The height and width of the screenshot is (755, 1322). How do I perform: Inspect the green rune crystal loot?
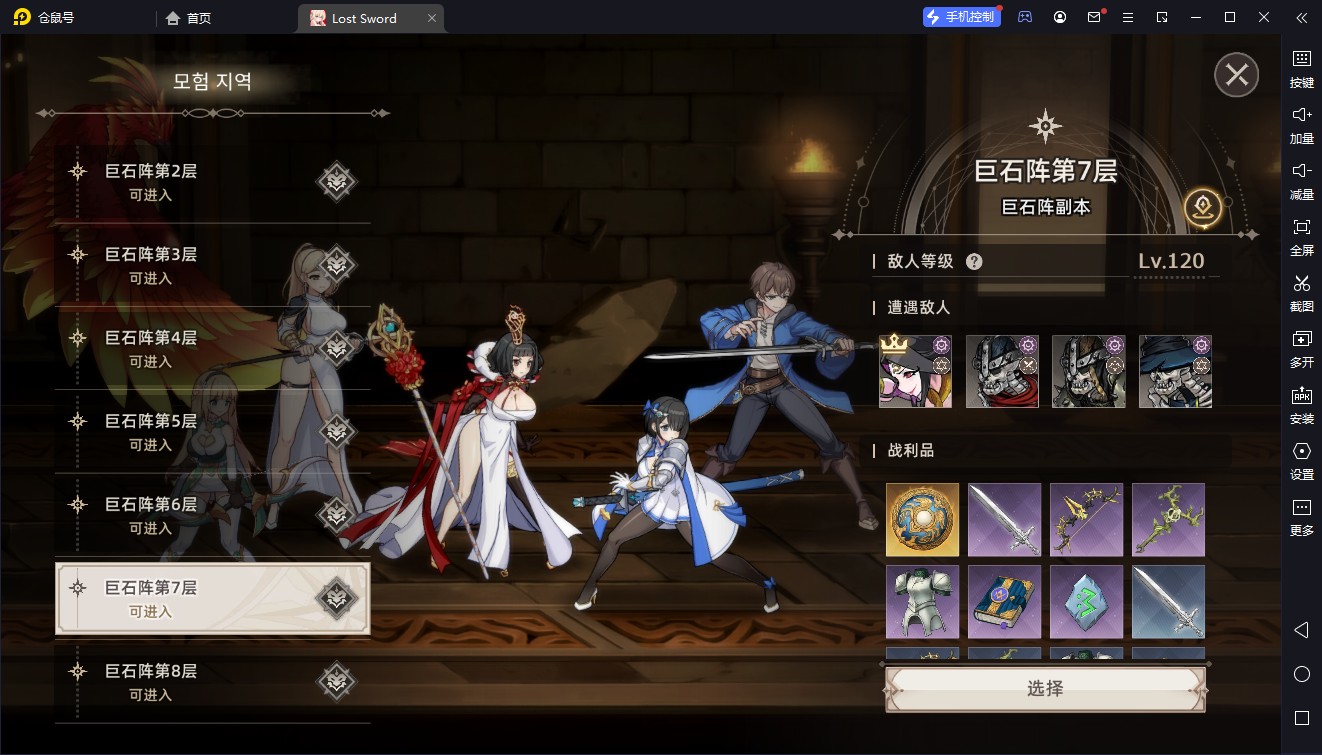click(1086, 602)
